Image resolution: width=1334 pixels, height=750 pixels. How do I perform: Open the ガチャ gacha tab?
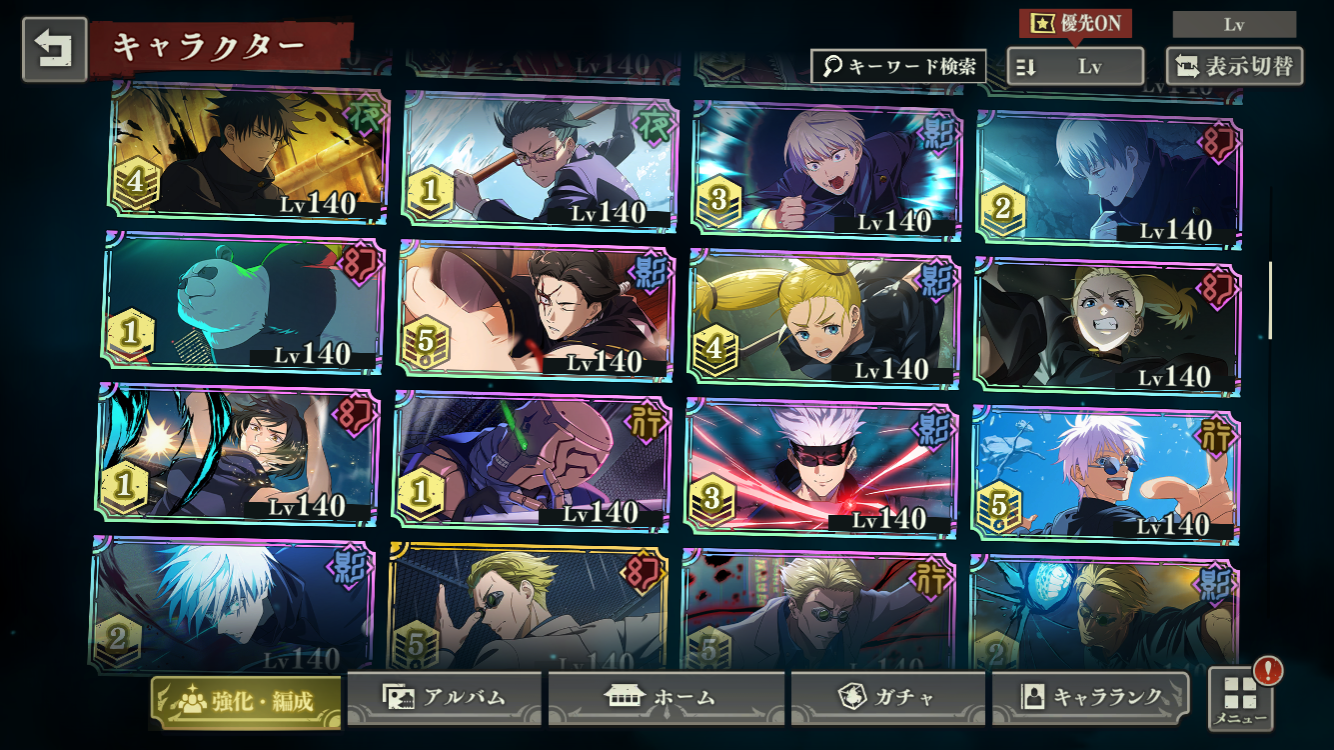[888, 697]
